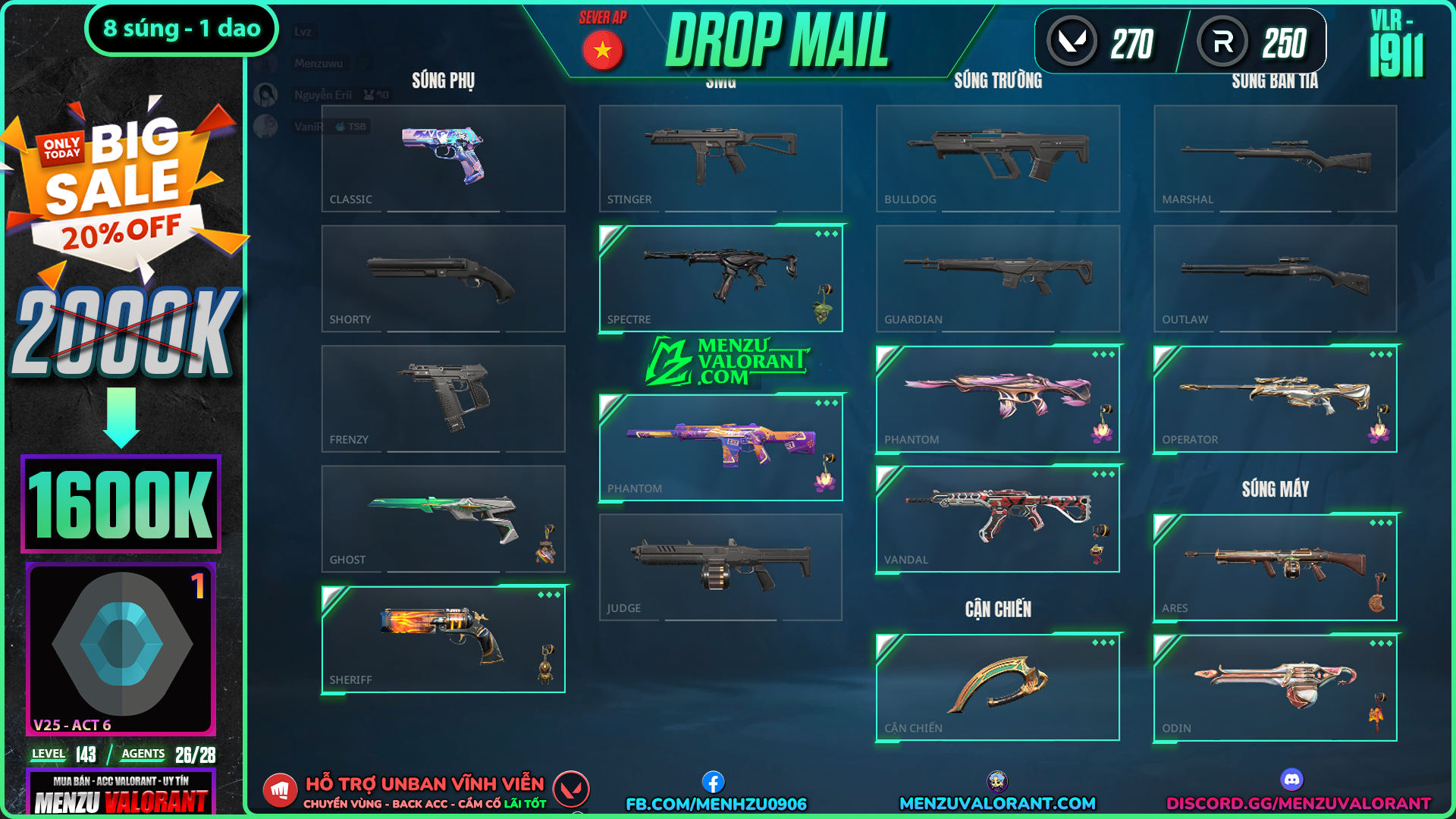This screenshot has width=1456, height=819.
Task: Select the Ares machine gun slot
Action: (x=1275, y=567)
